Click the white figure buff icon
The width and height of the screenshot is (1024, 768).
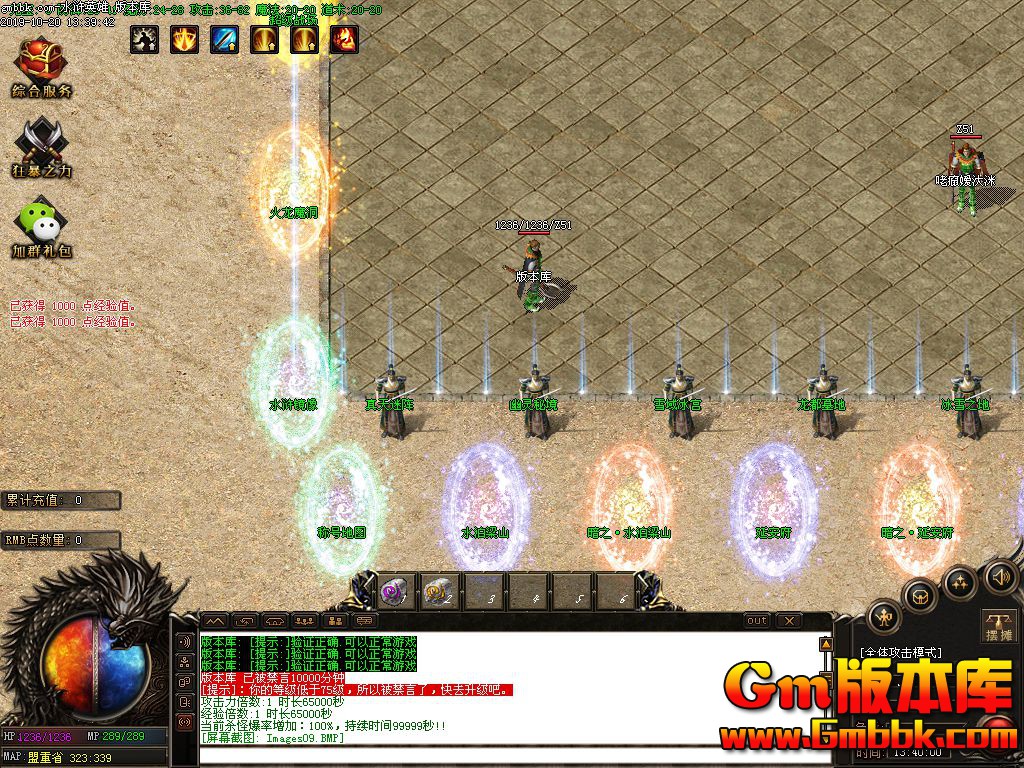[x=144, y=39]
